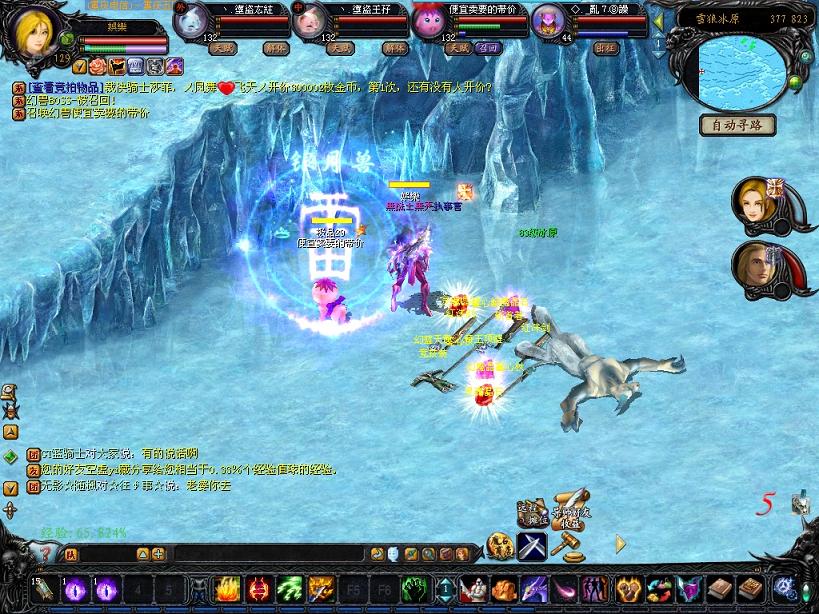Open the crossed swords attack button
819x614 pixels.
pos(532,546)
